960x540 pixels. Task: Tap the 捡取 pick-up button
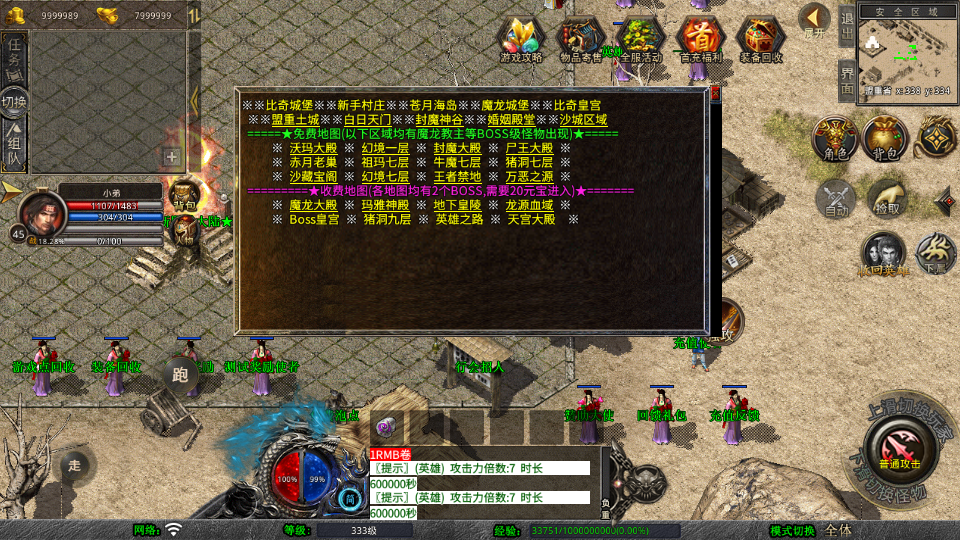pos(886,198)
